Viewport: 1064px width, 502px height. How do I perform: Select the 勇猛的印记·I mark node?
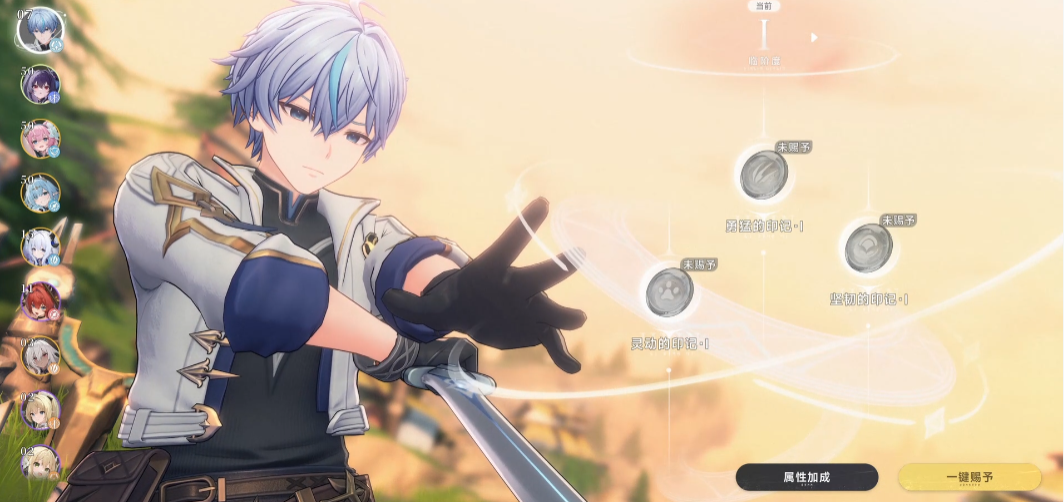764,175
